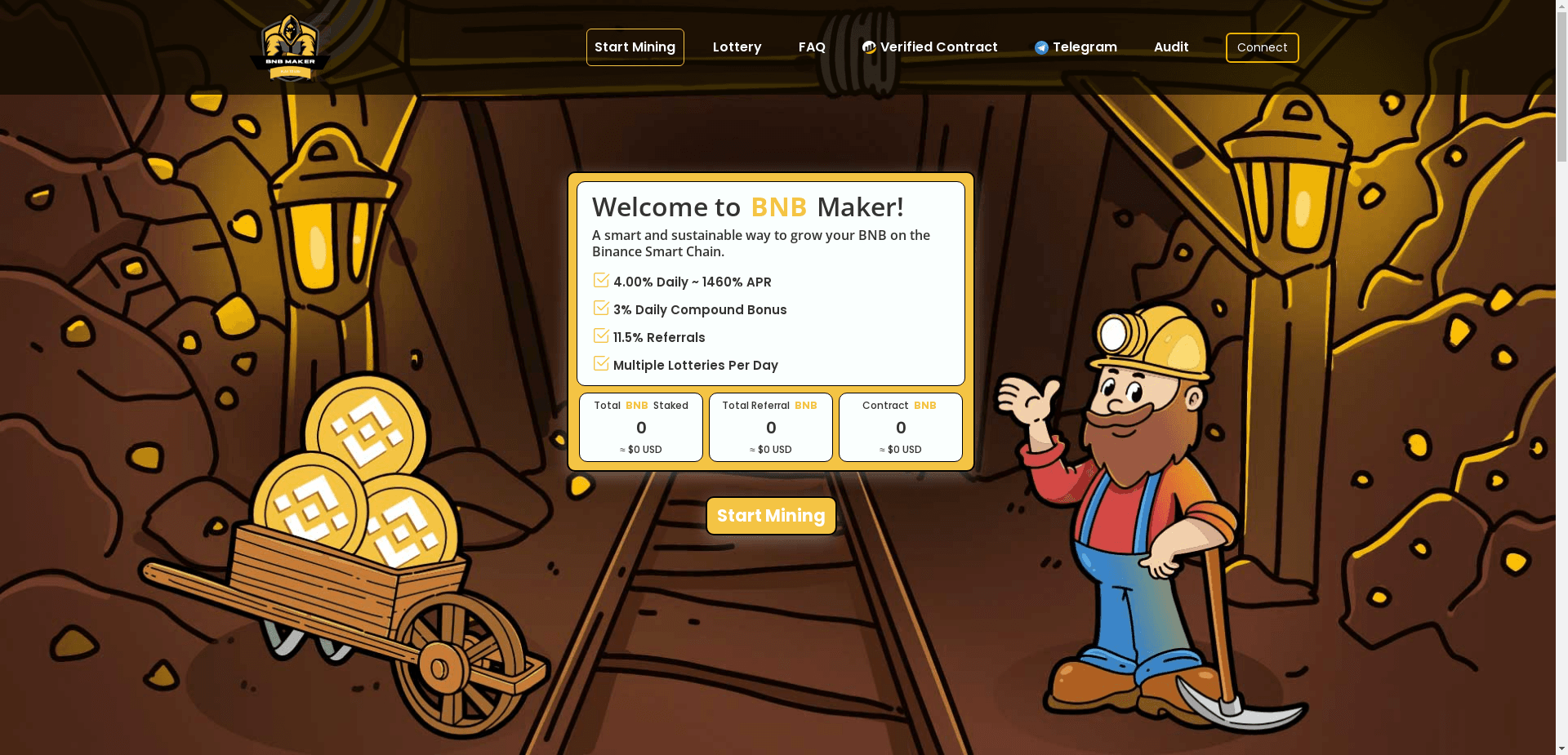The width and height of the screenshot is (1568, 755).
Task: Open the Lottery page
Action: tap(736, 47)
